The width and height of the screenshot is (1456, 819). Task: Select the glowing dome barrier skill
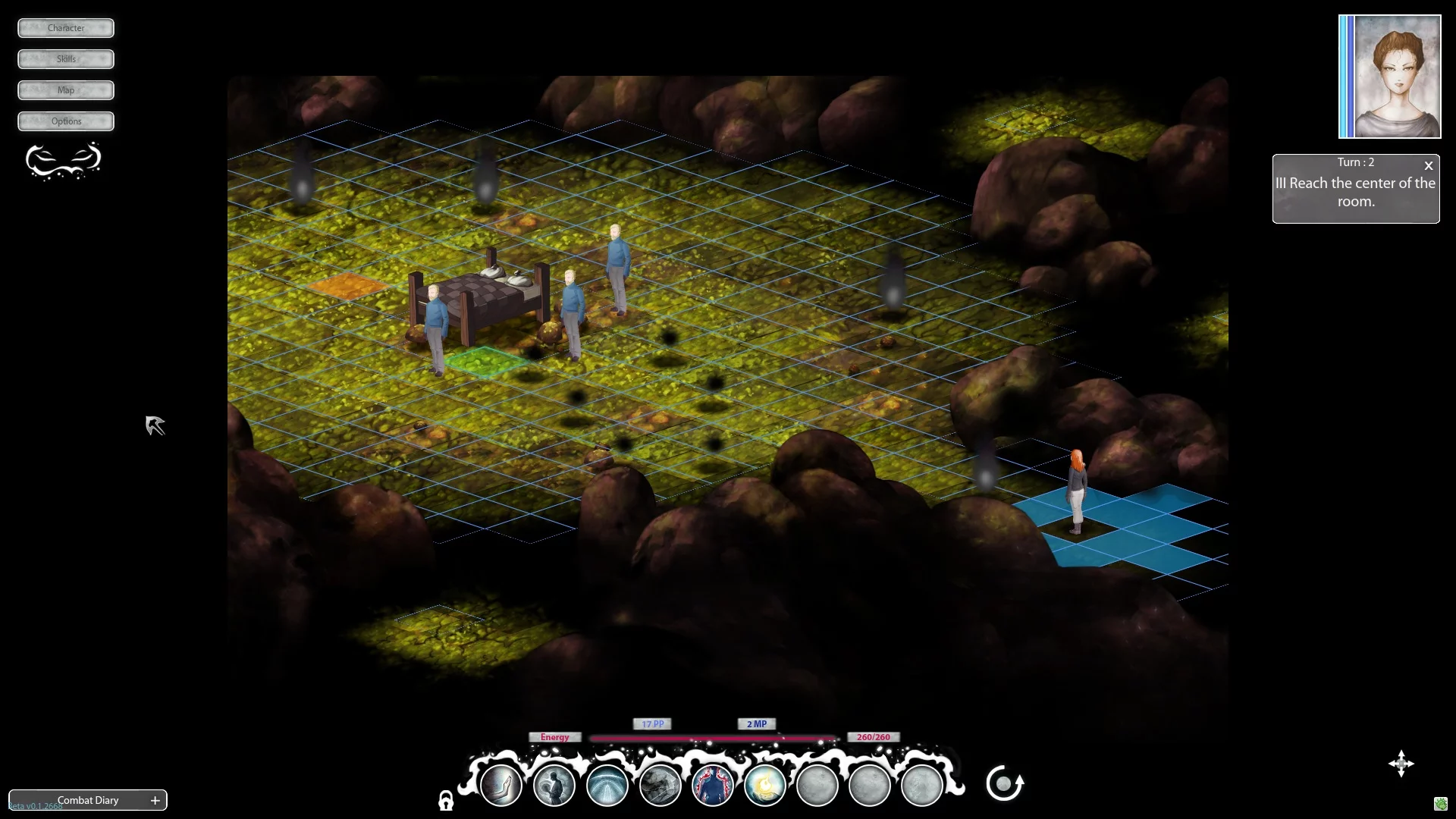coord(607,785)
